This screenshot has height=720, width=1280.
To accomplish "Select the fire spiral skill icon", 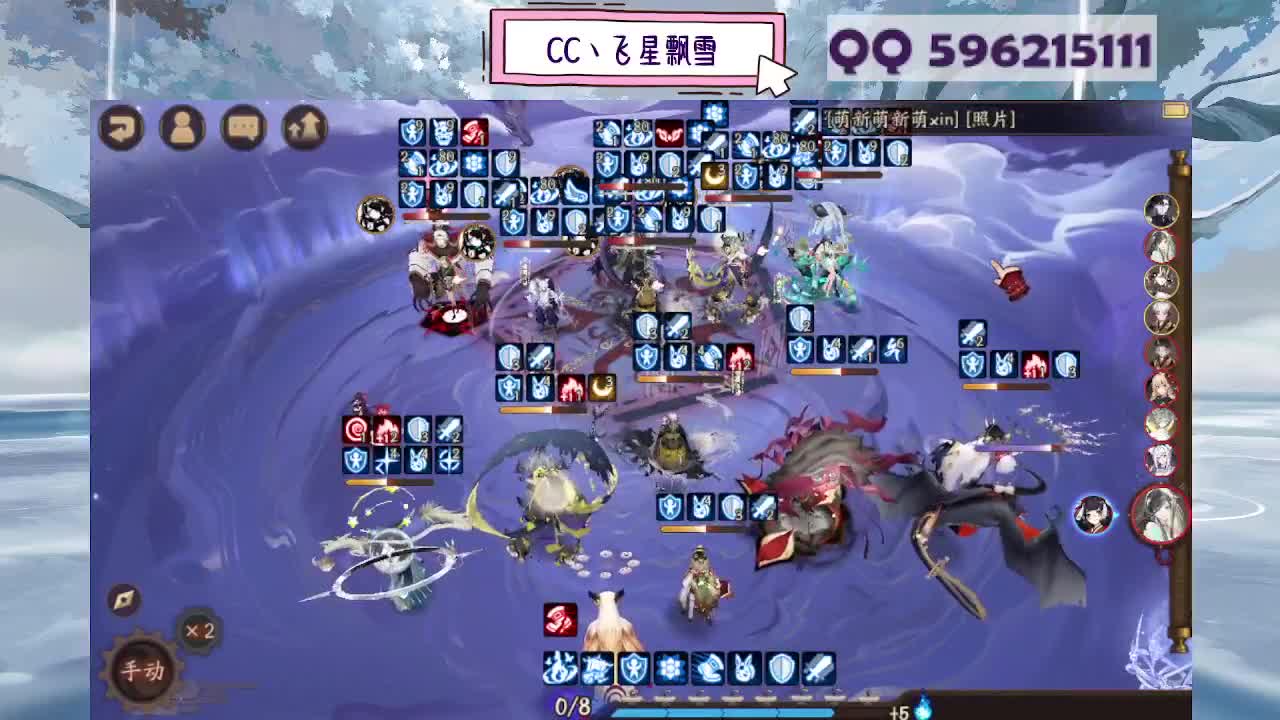I will point(559,667).
